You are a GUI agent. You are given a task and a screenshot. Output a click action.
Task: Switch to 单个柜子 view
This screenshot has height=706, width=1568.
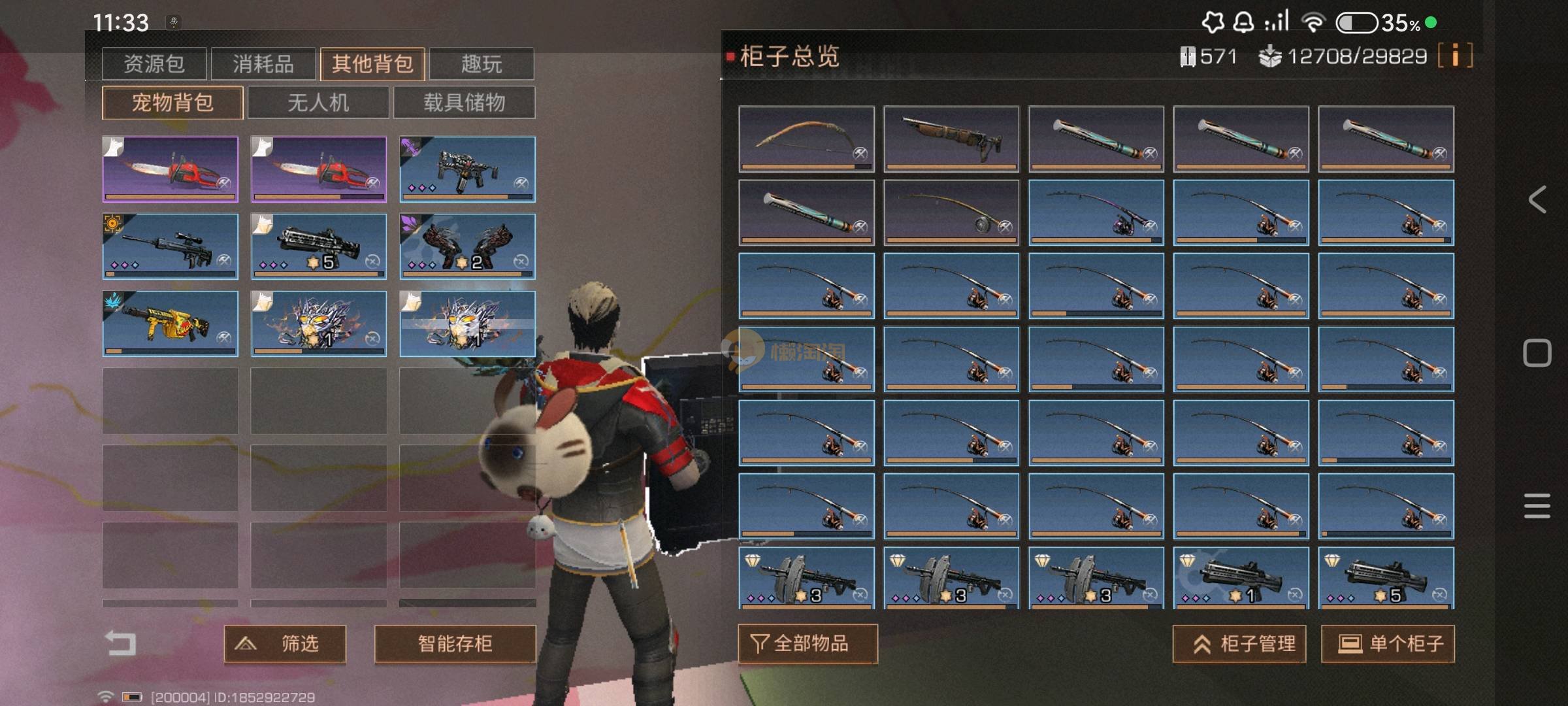(1388, 644)
